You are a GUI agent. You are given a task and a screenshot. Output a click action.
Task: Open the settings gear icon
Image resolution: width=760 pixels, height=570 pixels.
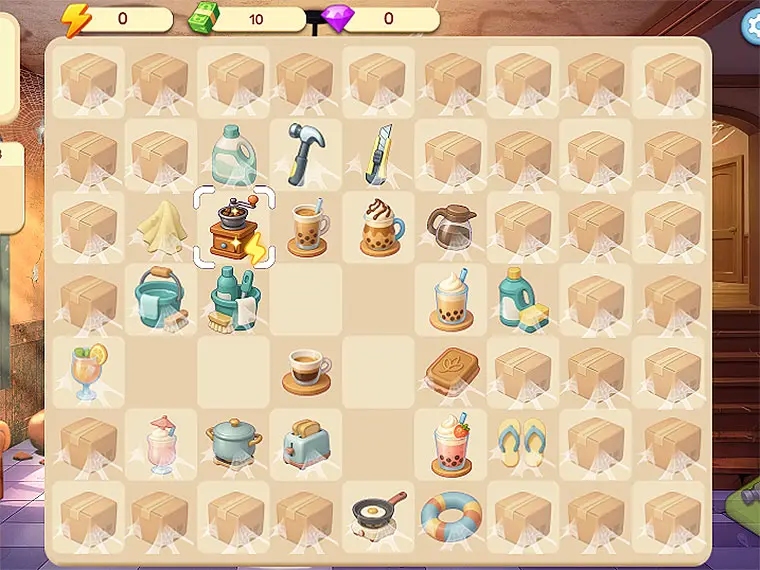(x=750, y=27)
